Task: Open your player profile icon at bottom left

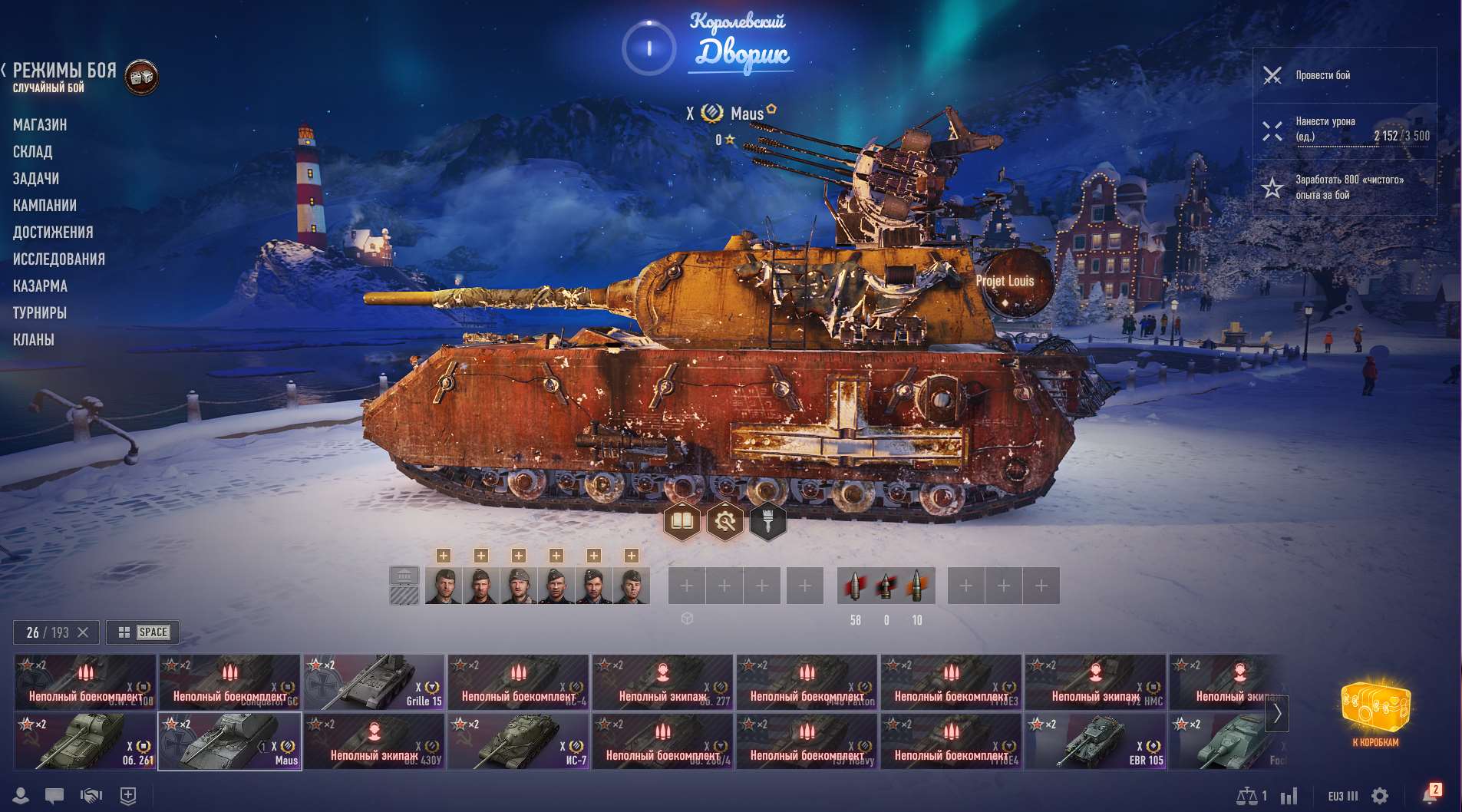Action: (x=19, y=796)
